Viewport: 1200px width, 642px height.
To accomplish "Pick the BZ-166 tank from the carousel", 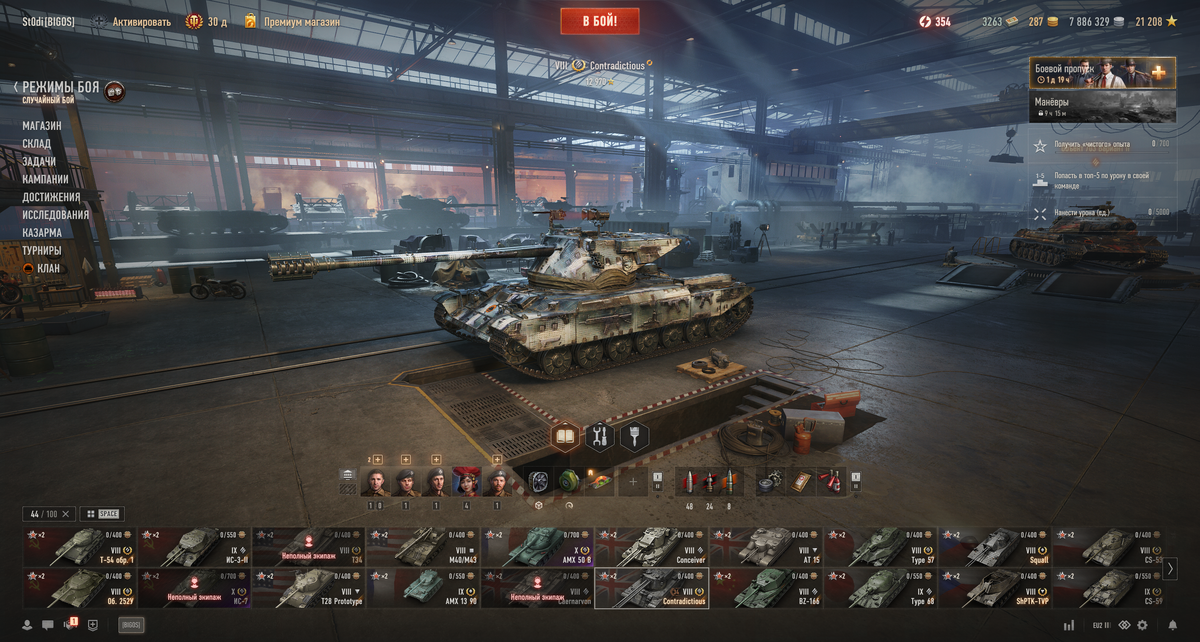I will point(765,588).
